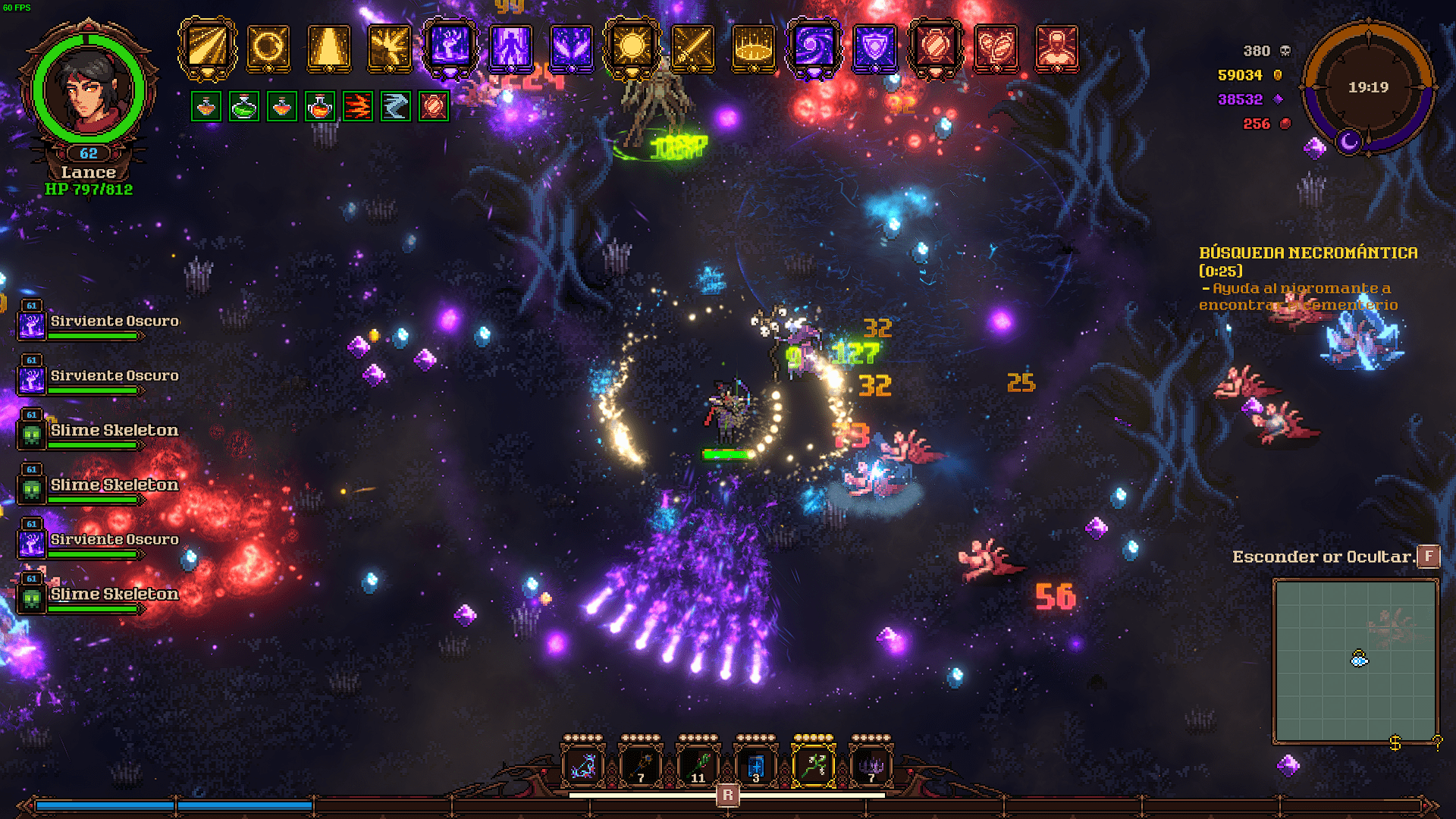Viewport: 1456px width, 819px height.
Task: Click the purple shield passive icon
Action: coord(874,47)
